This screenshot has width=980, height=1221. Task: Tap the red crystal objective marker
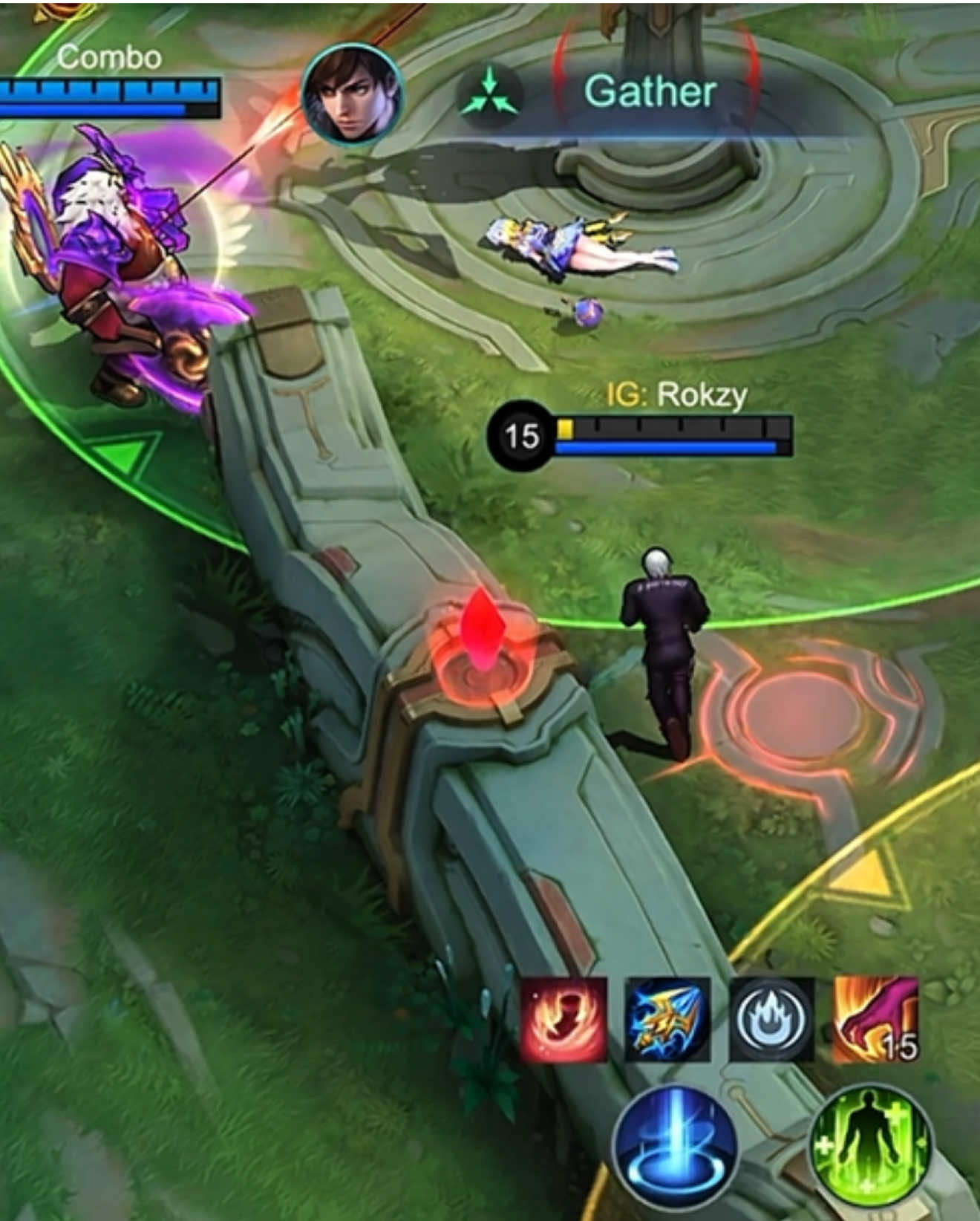pos(483,635)
